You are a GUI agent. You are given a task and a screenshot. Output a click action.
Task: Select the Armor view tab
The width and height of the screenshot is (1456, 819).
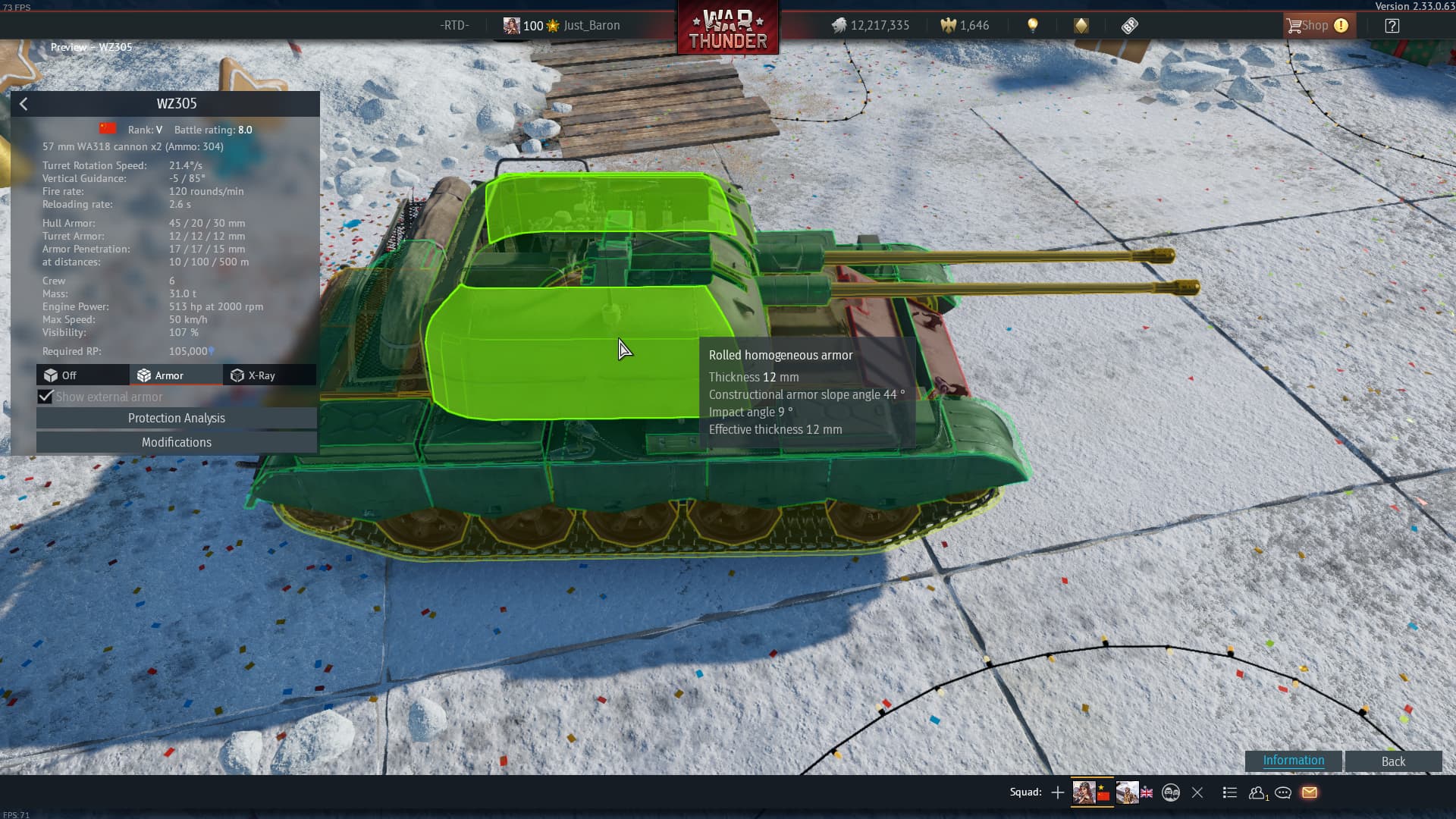click(175, 375)
